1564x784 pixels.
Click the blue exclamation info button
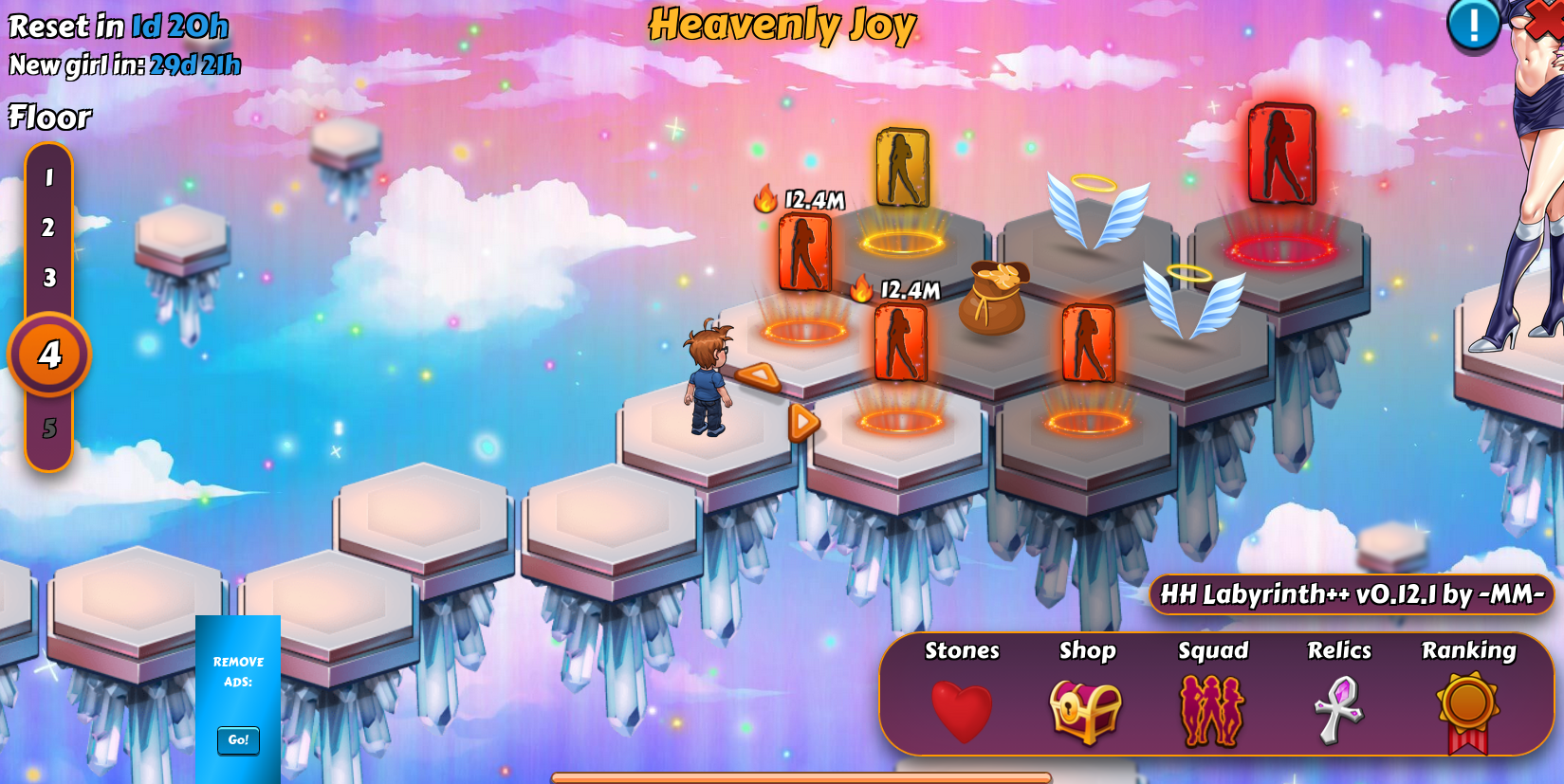[x=1473, y=25]
